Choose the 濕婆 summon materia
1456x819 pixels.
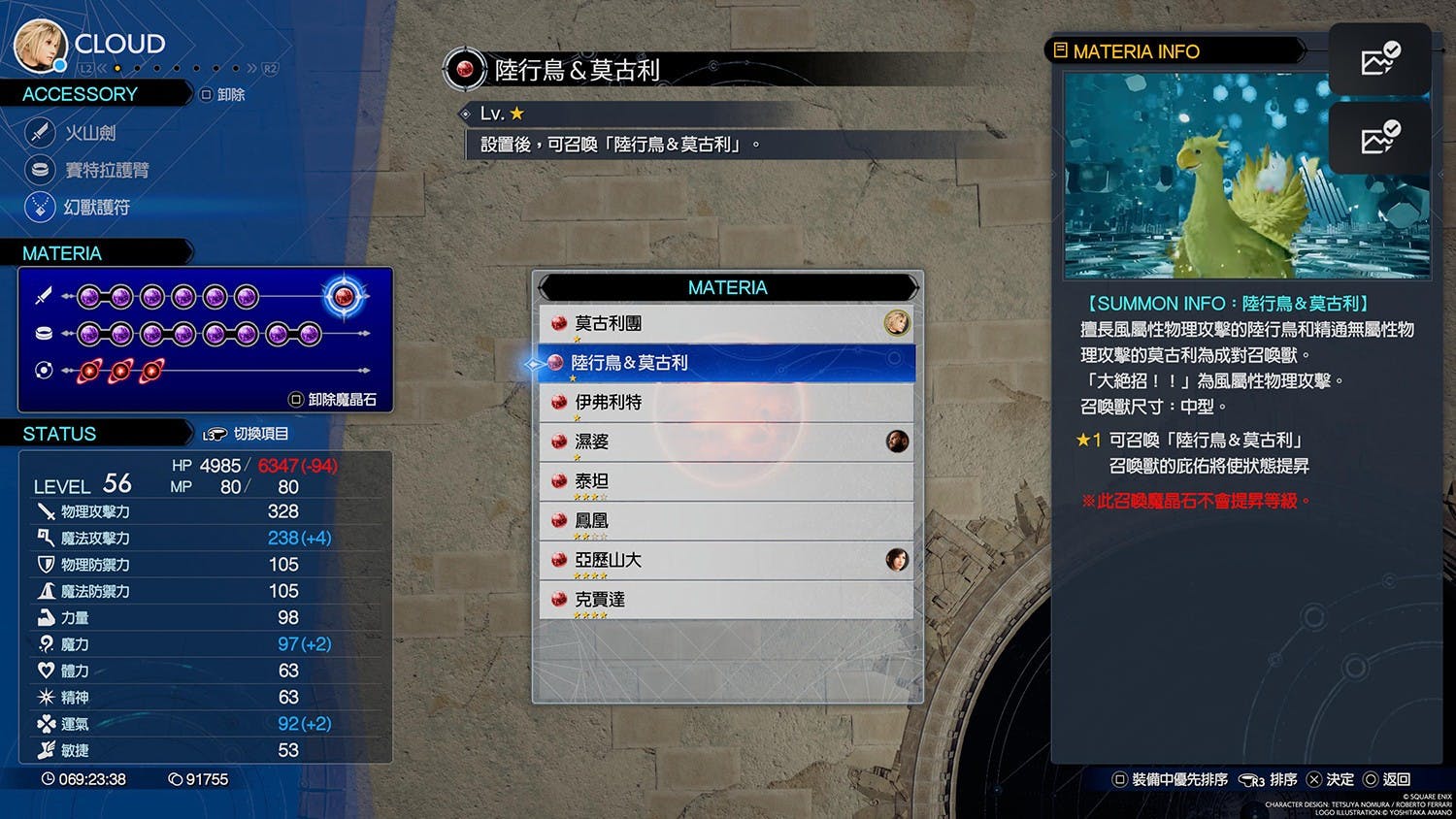tap(726, 442)
